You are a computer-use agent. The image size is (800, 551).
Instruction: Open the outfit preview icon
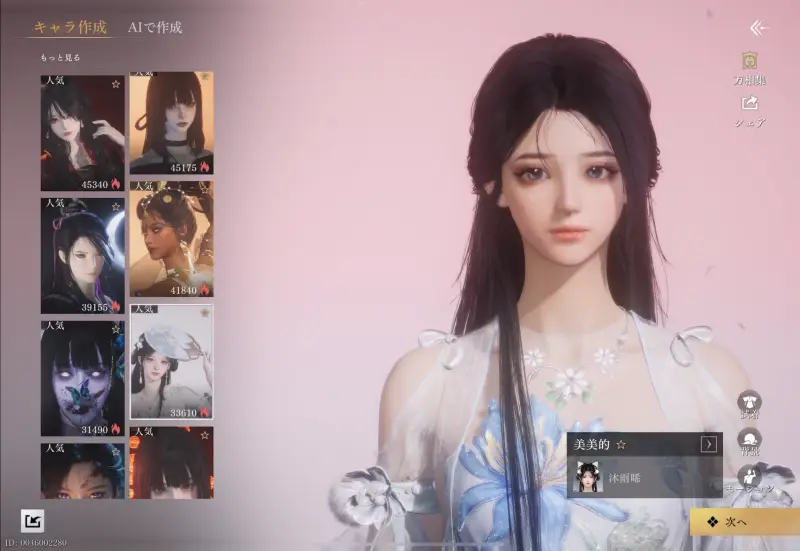(x=749, y=401)
